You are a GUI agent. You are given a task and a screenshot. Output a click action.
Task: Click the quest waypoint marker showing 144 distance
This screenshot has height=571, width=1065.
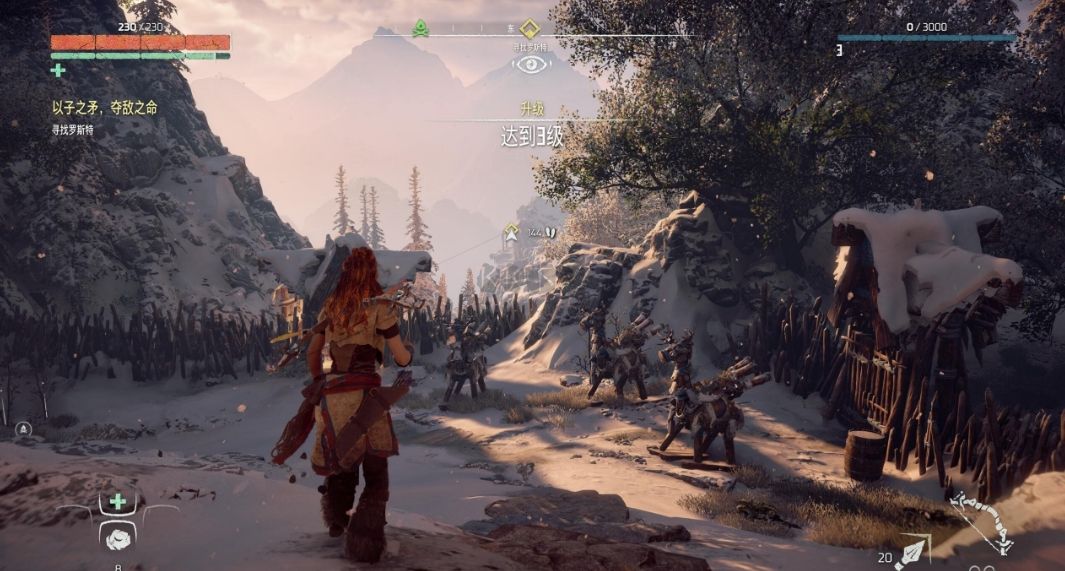pyautogui.click(x=511, y=232)
